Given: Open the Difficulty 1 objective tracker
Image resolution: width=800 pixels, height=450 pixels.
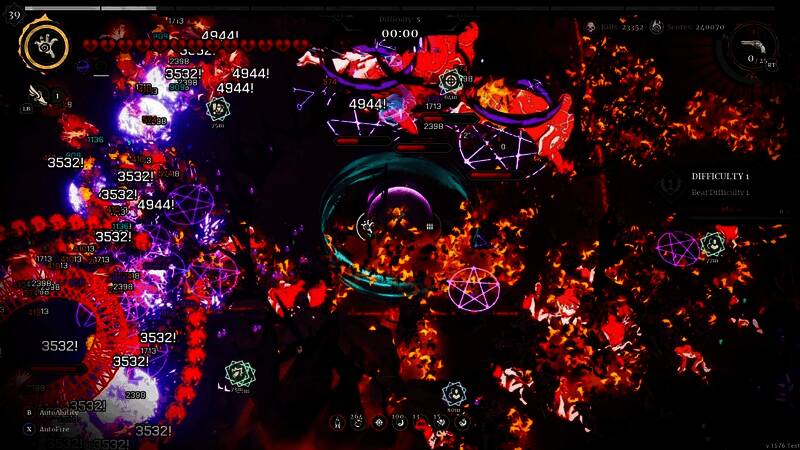Looking at the screenshot, I should click(x=720, y=183).
